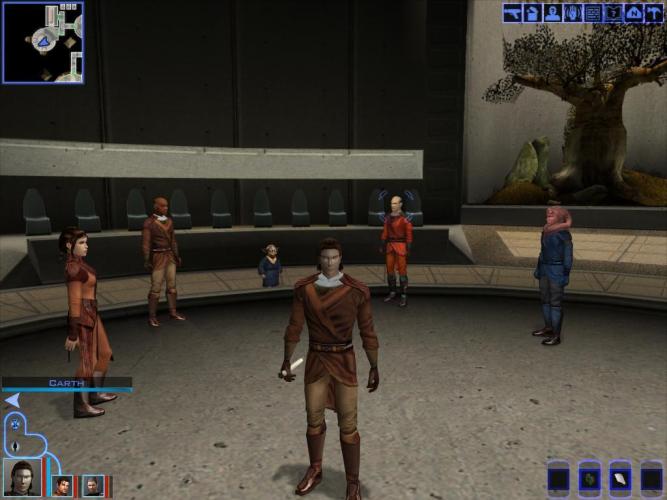The height and width of the screenshot is (500, 667).
Task: Toggle the dark figure icon above party portraits
Action: click(16, 444)
